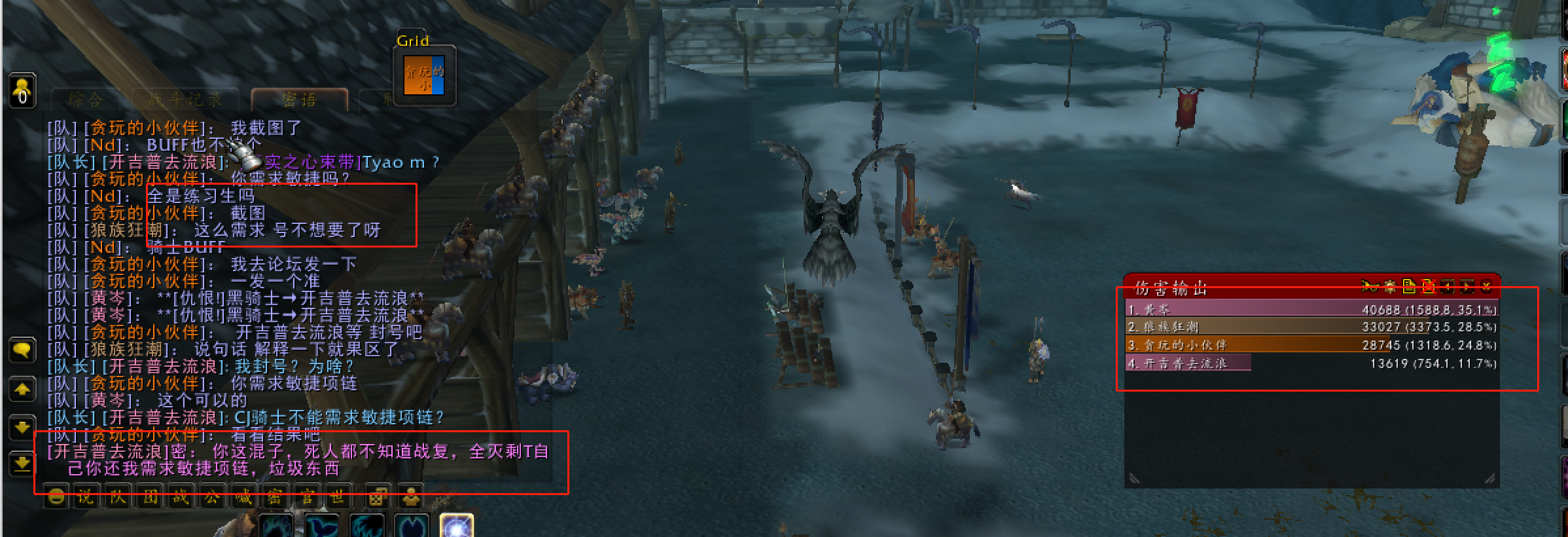Choose the 团 raid channel button
The image size is (1568, 537).
coord(150,498)
